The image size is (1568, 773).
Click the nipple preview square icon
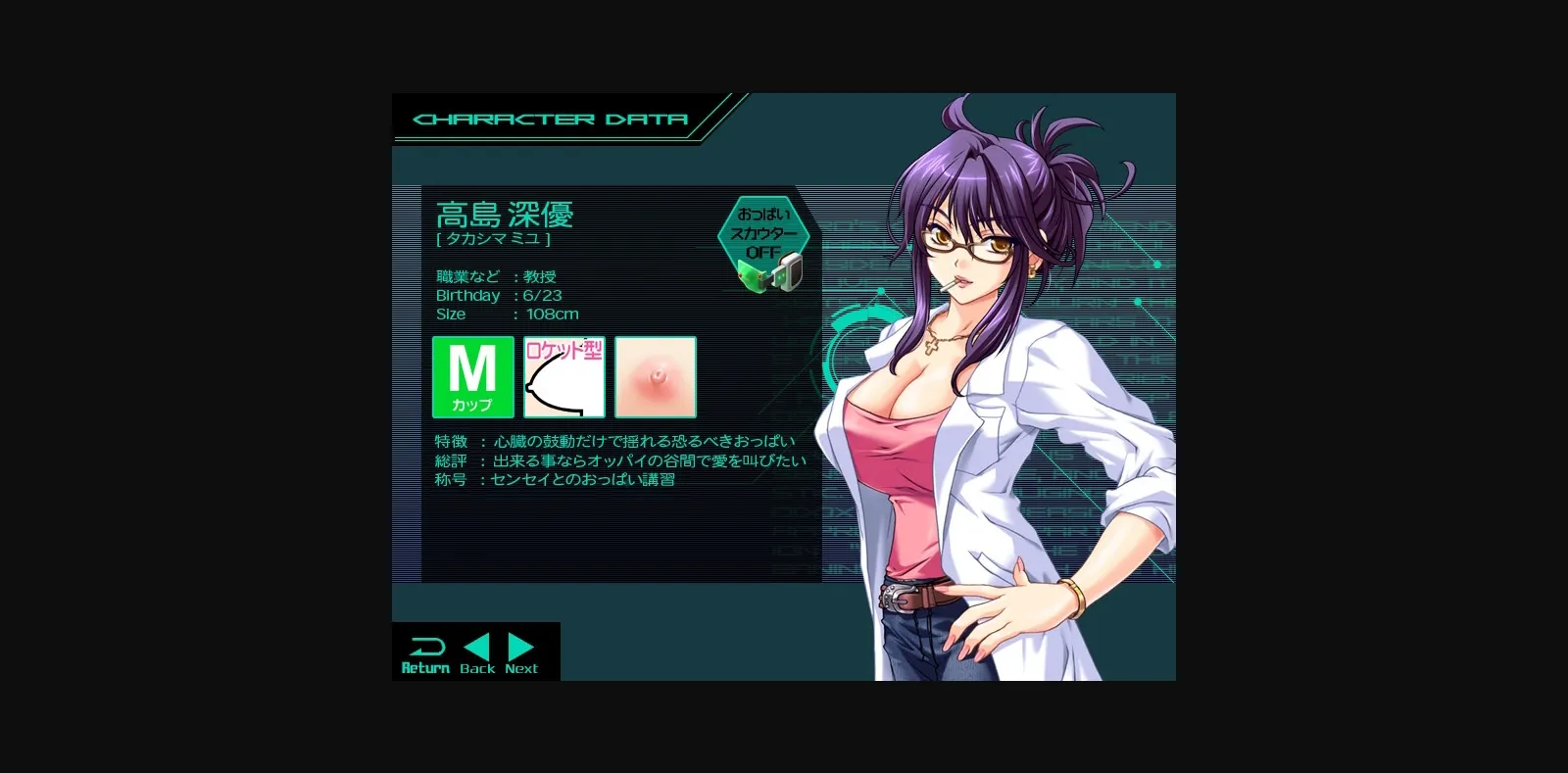click(x=655, y=377)
